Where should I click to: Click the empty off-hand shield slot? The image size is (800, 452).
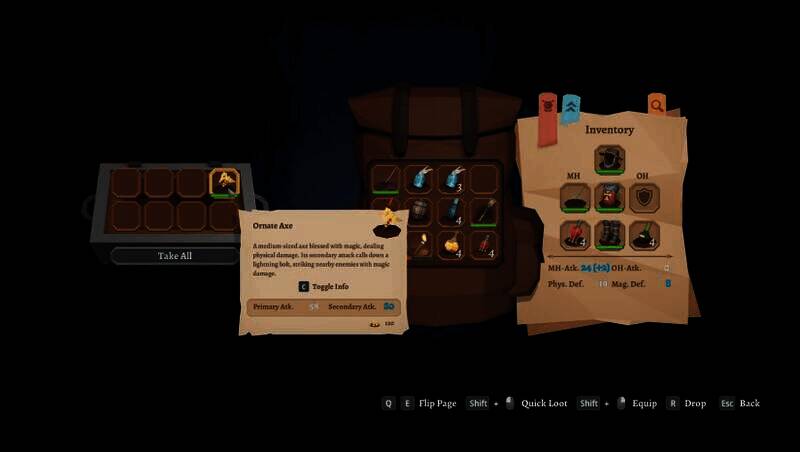(x=644, y=198)
